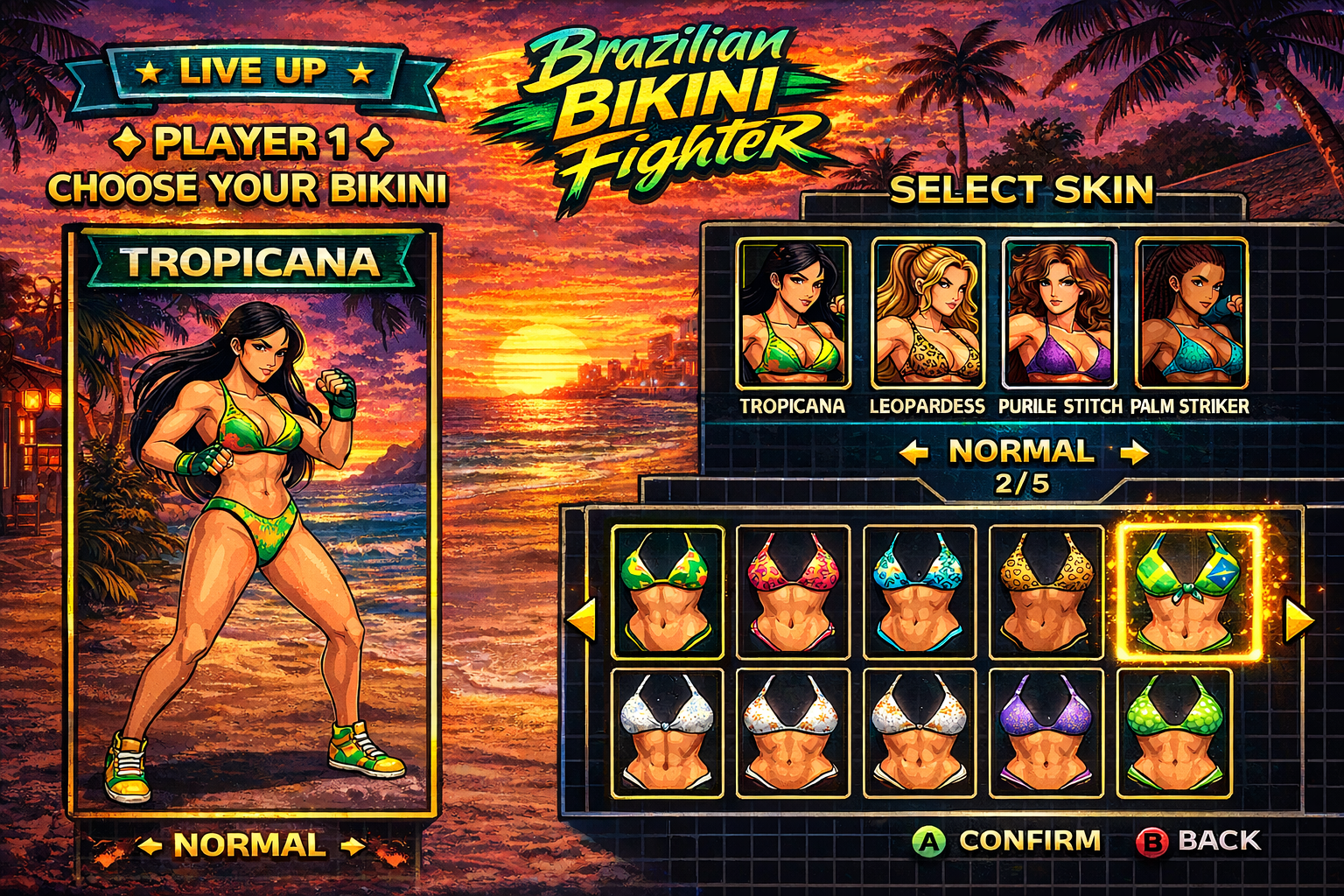Select the red and pink leopard bikini tile

(x=793, y=591)
